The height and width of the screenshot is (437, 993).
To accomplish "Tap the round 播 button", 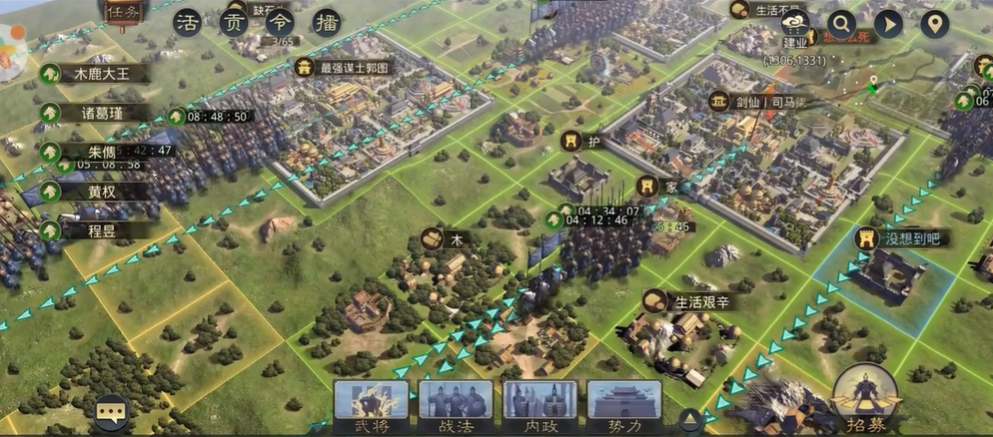I will coord(325,23).
